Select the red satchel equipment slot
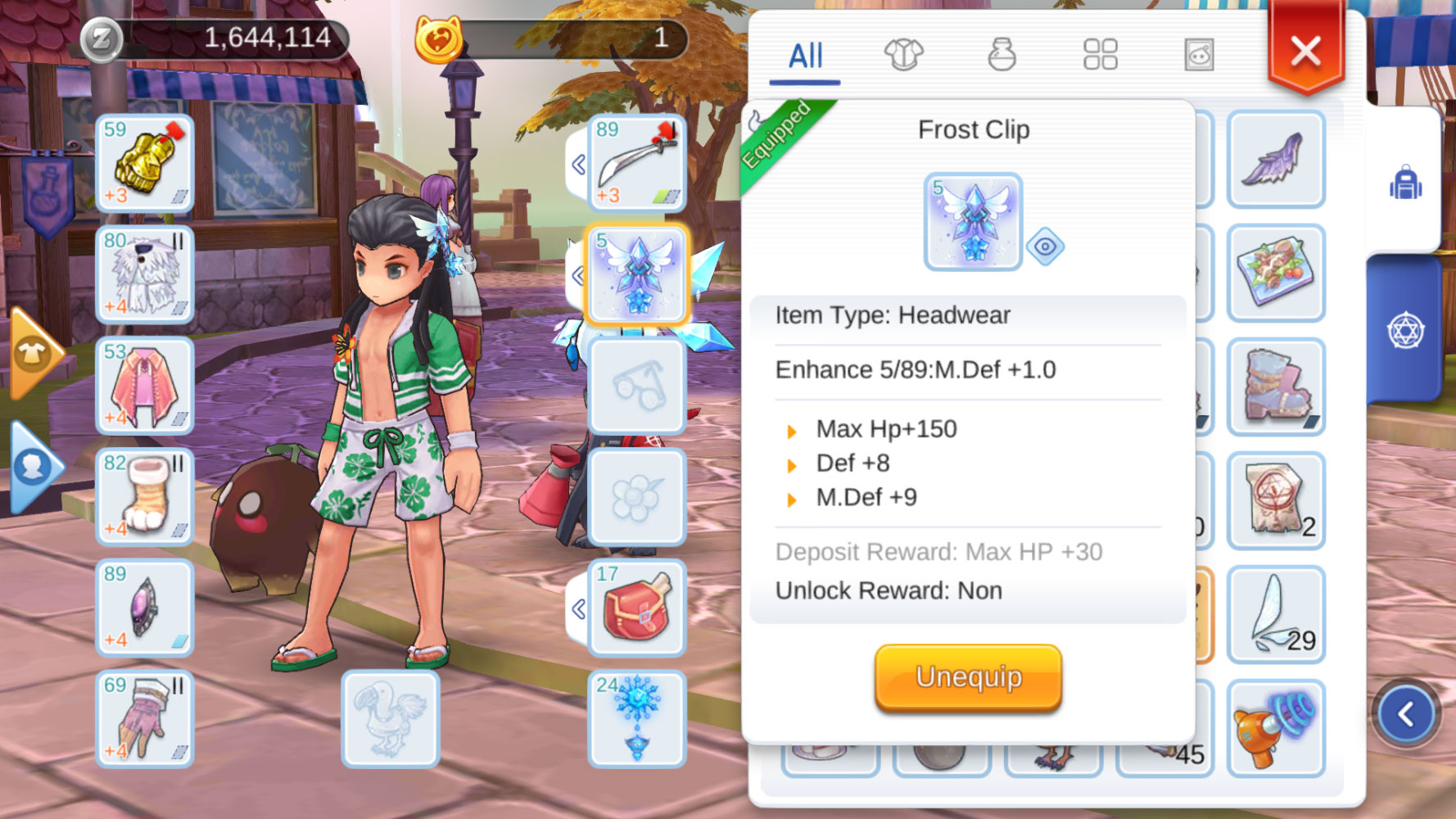 click(x=637, y=608)
